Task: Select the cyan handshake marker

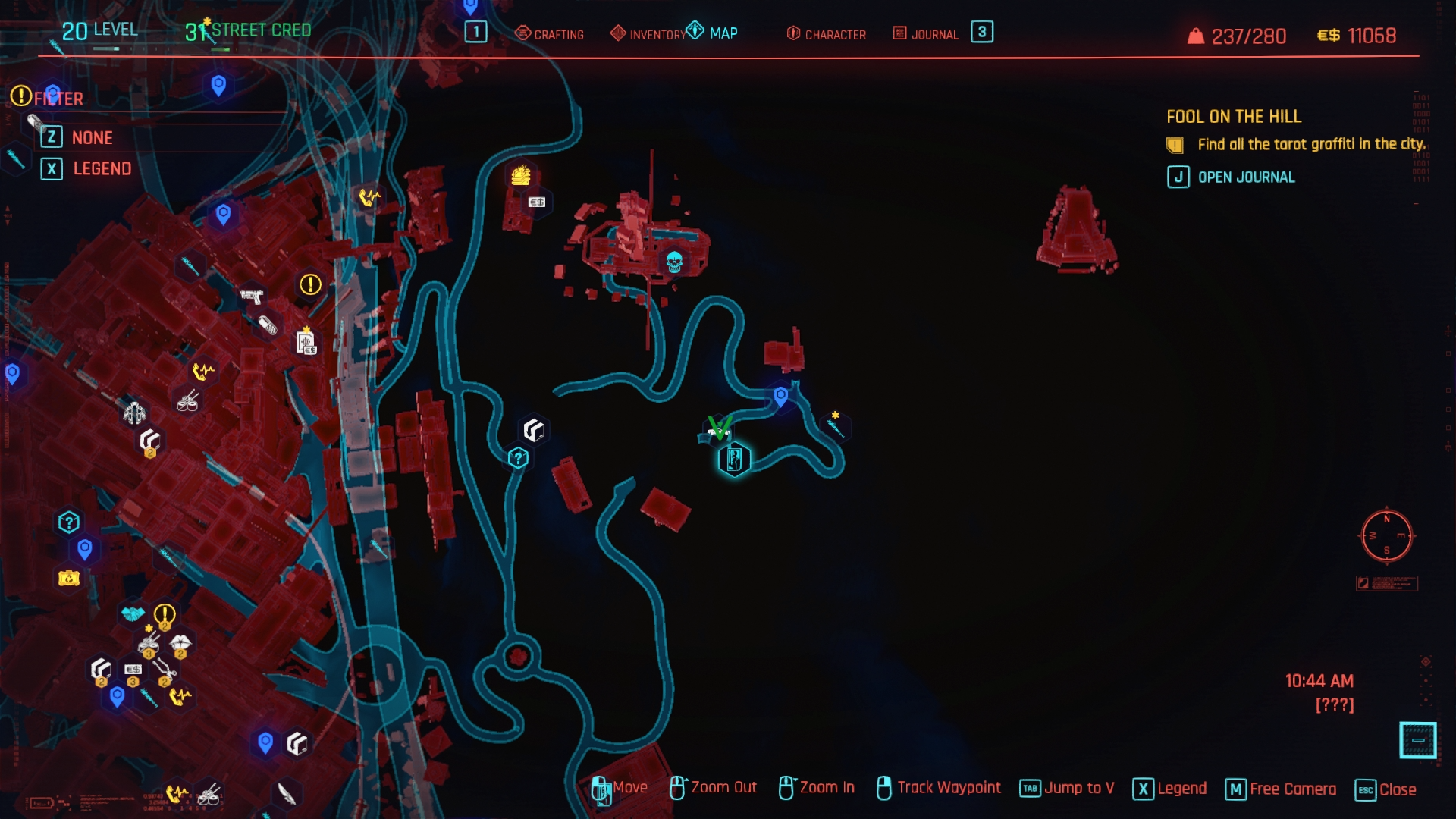Action: 133,613
